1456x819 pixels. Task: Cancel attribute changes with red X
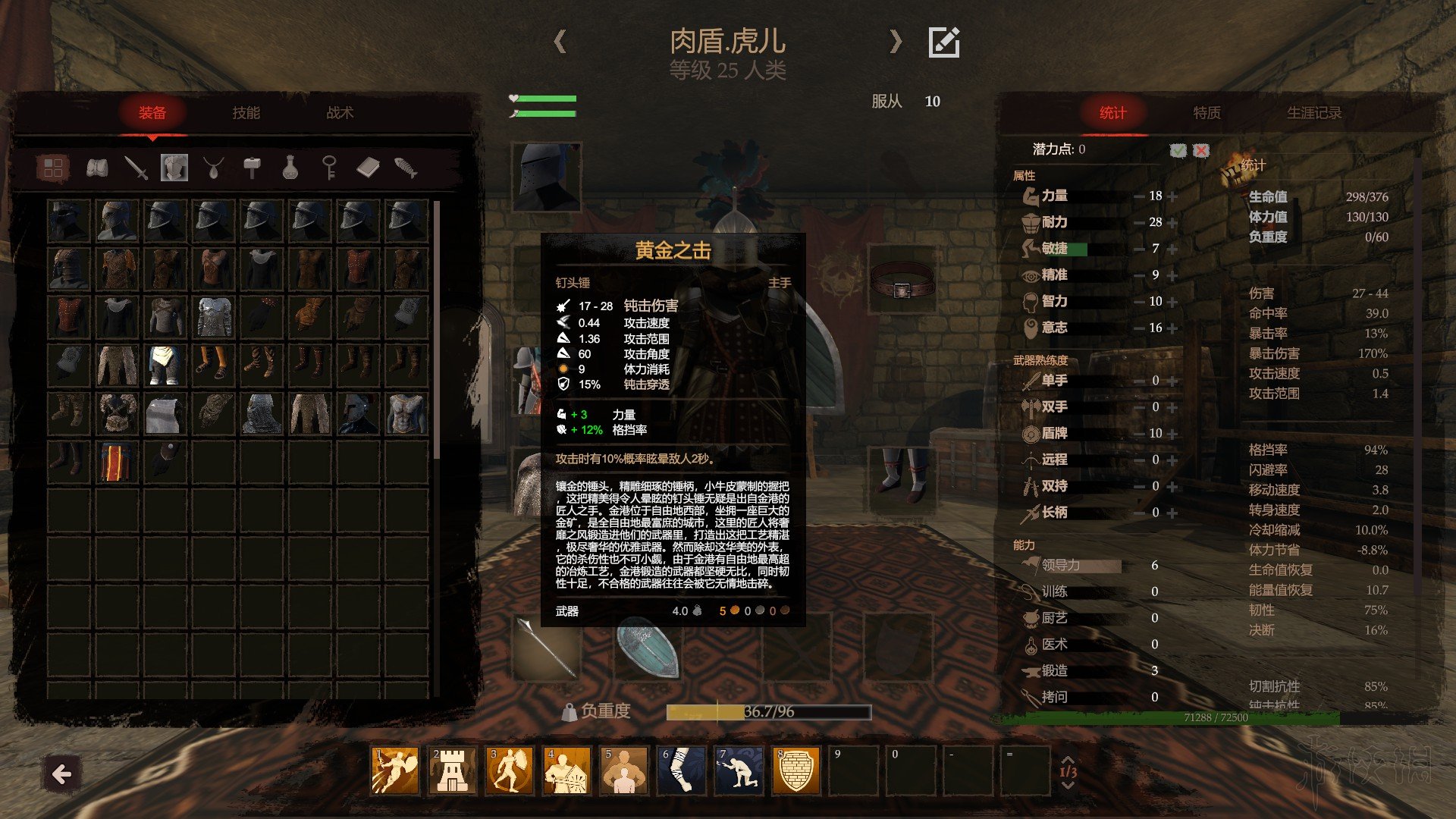[1201, 150]
